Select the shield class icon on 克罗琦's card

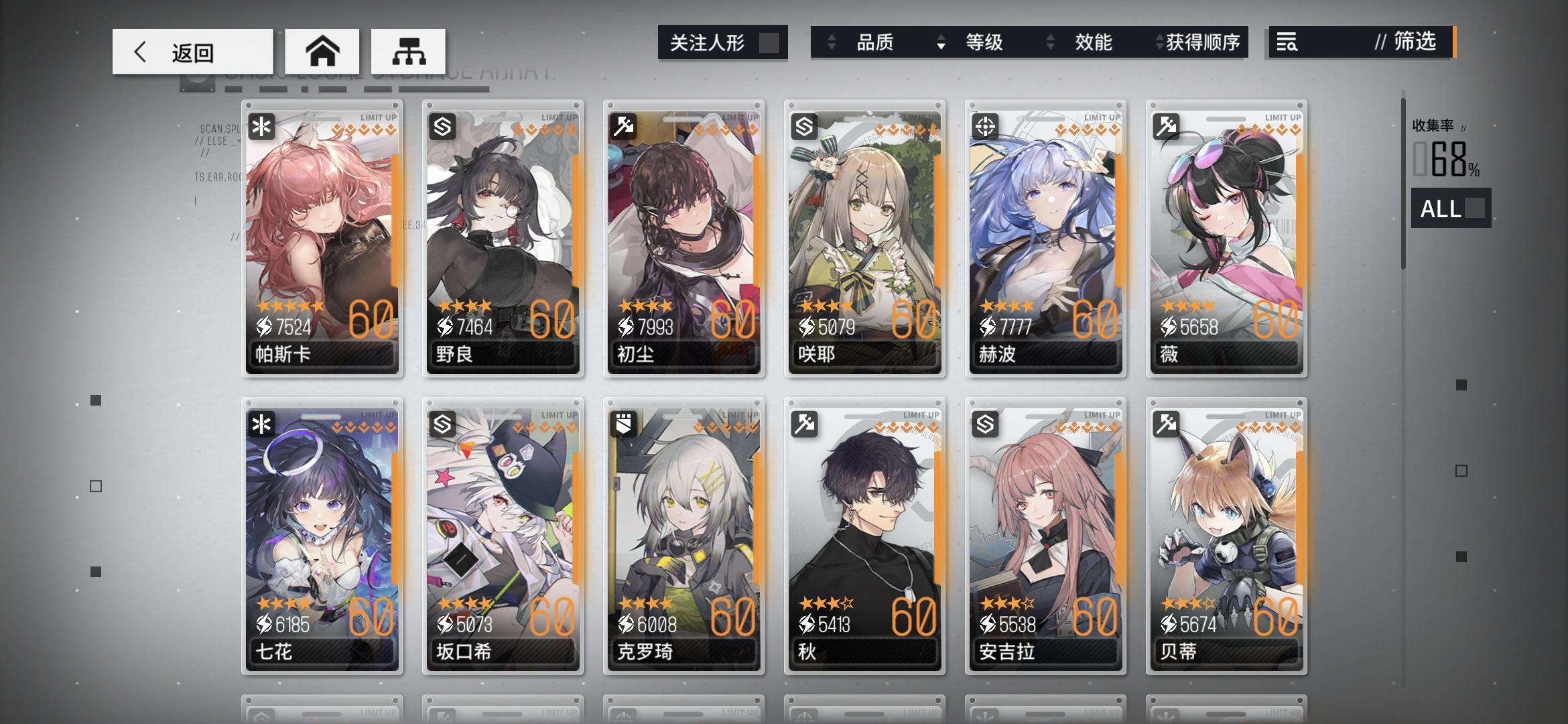pyautogui.click(x=623, y=424)
